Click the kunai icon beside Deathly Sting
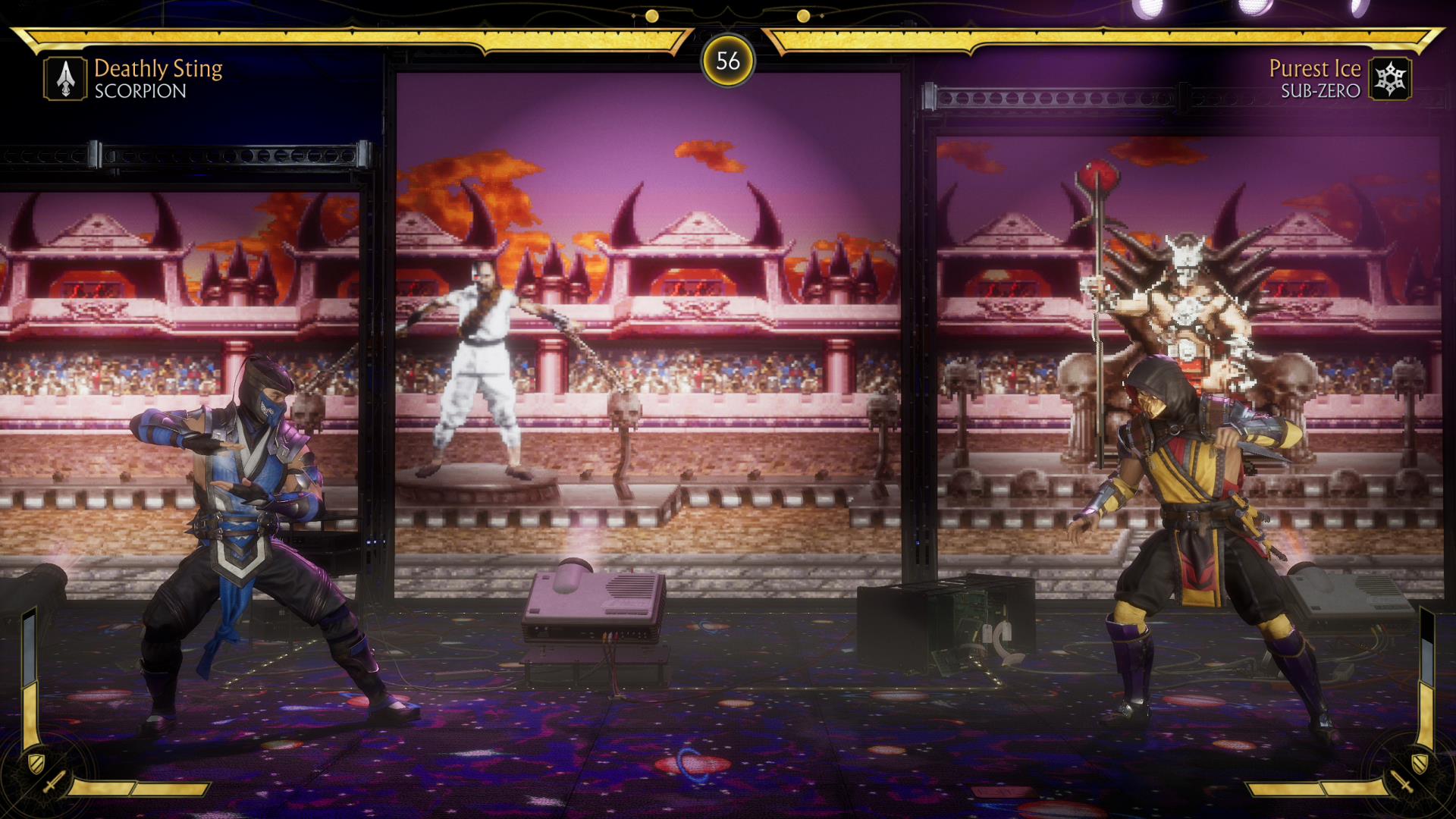 tap(65, 79)
